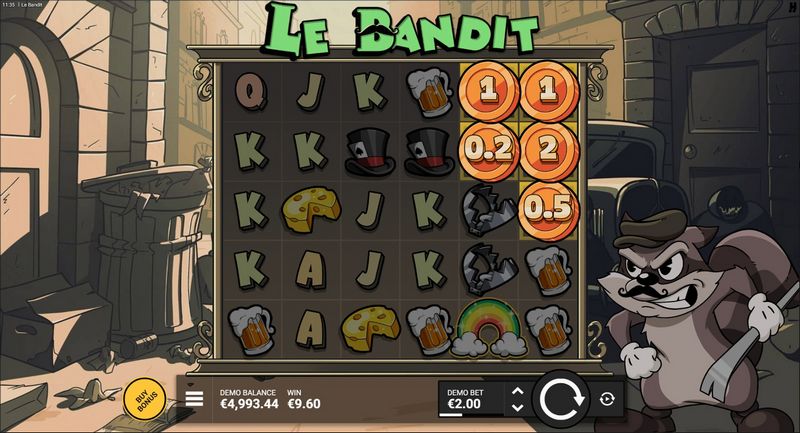
Task: Open the autoplay options
Action: click(x=606, y=399)
